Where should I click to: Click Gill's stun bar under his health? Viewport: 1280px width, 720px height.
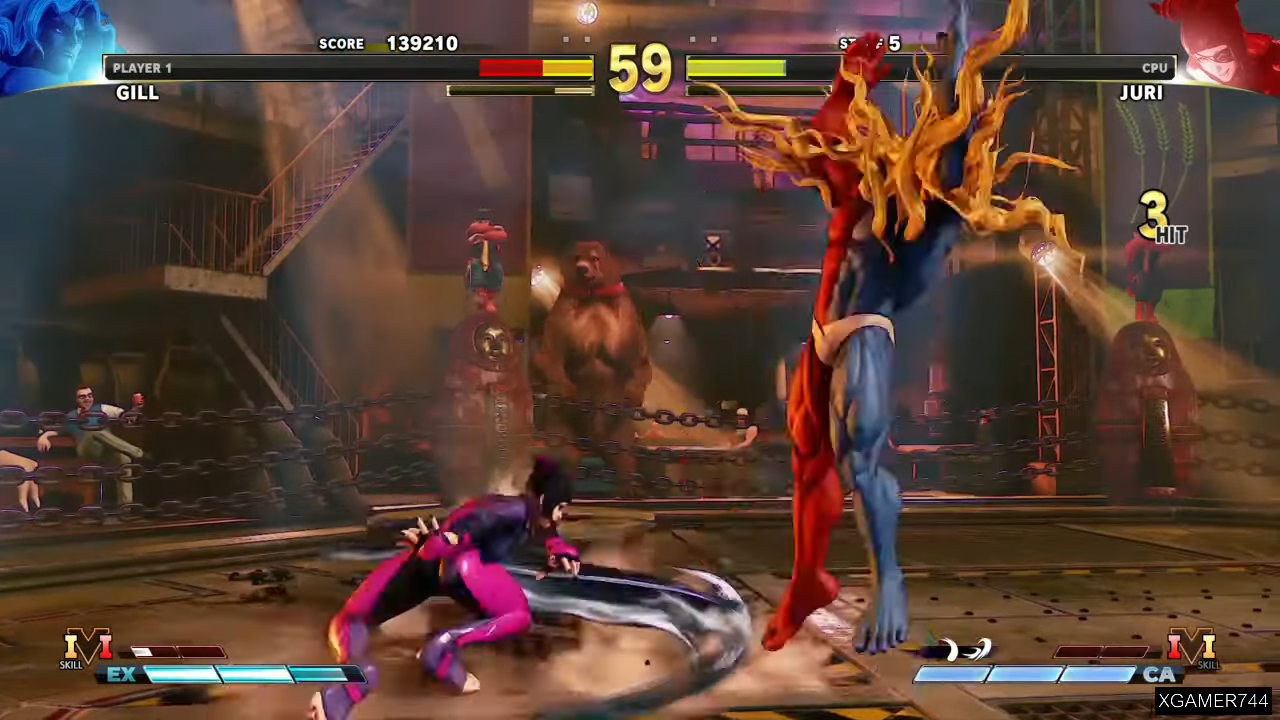point(520,90)
